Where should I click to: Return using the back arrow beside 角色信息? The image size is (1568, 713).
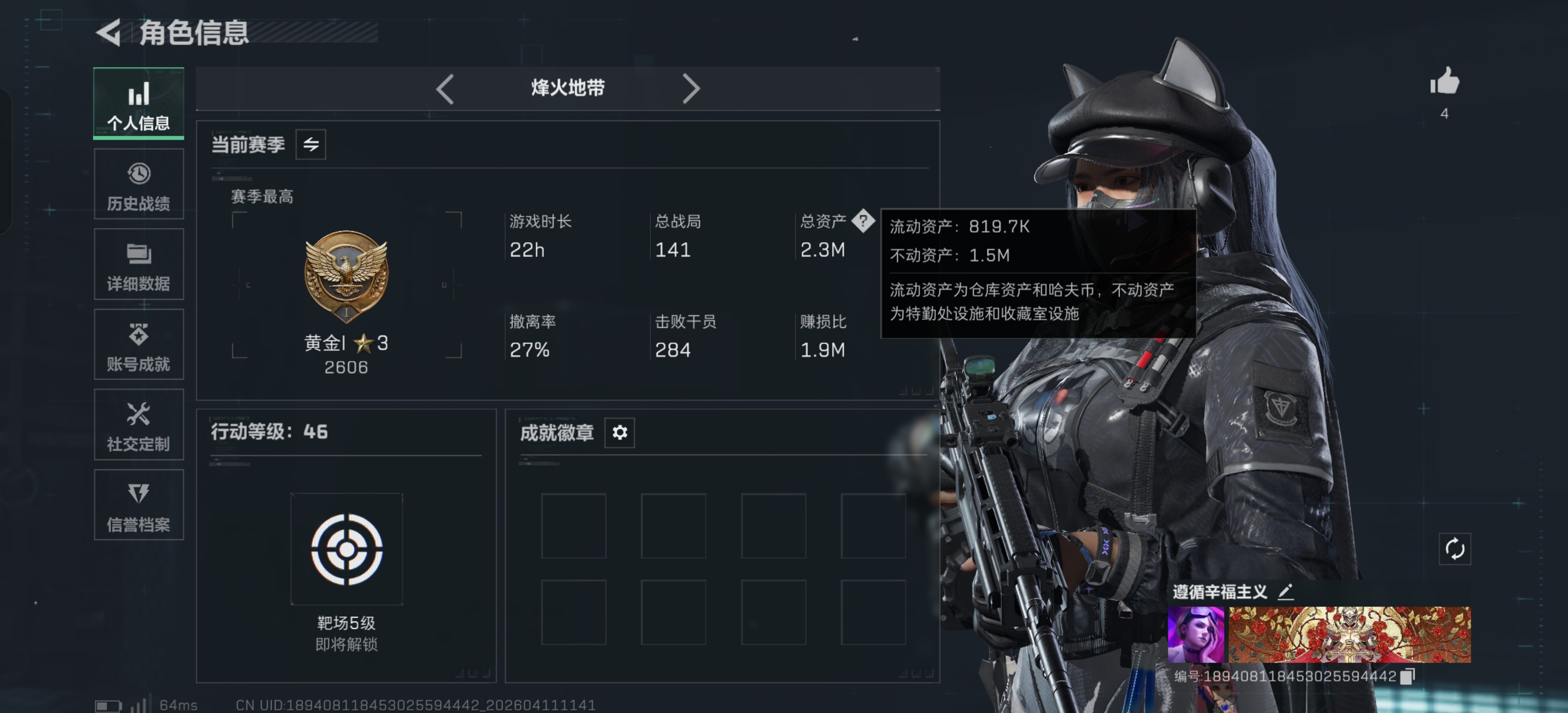[x=108, y=34]
